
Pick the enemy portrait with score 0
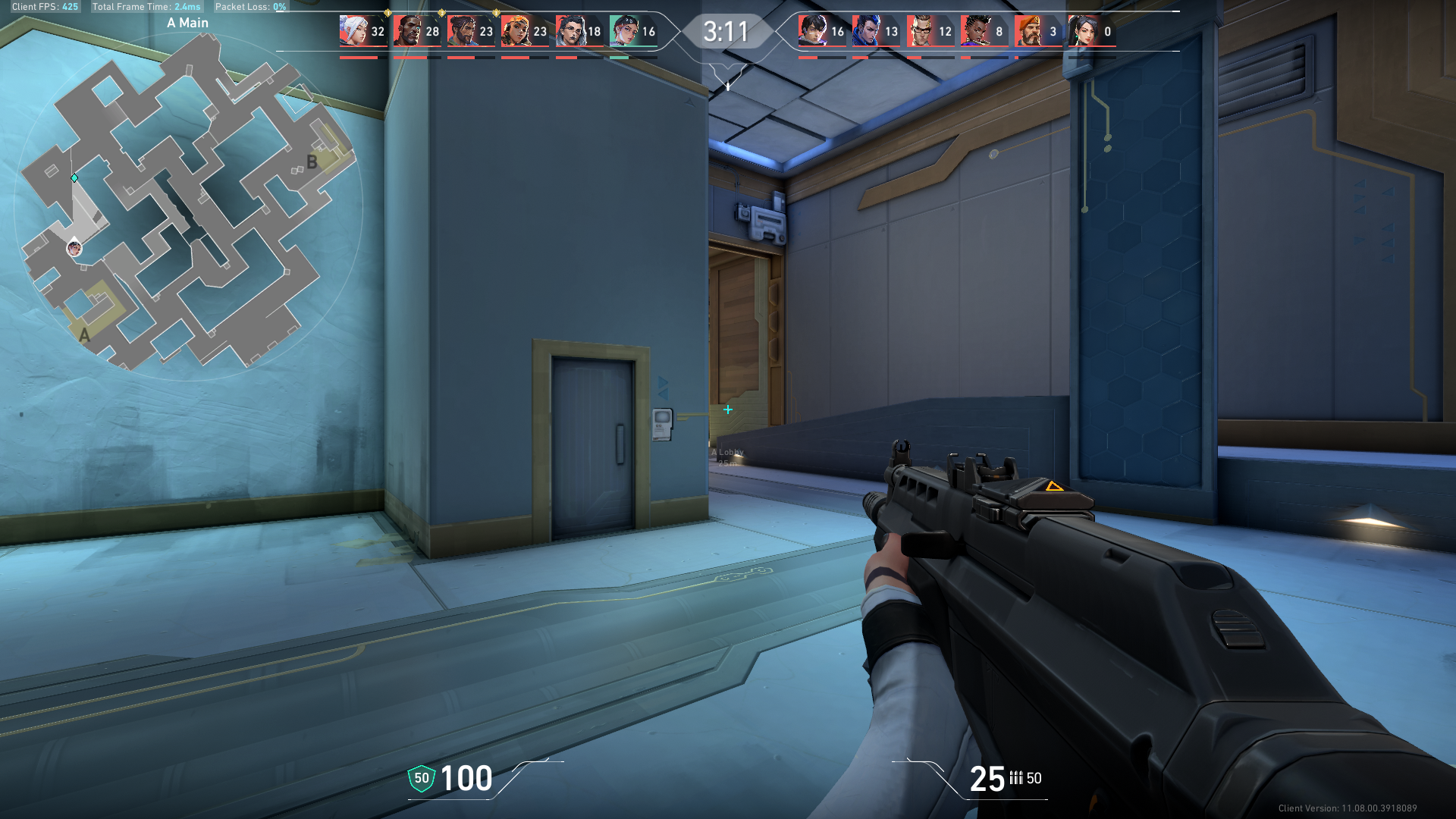click(x=1083, y=31)
